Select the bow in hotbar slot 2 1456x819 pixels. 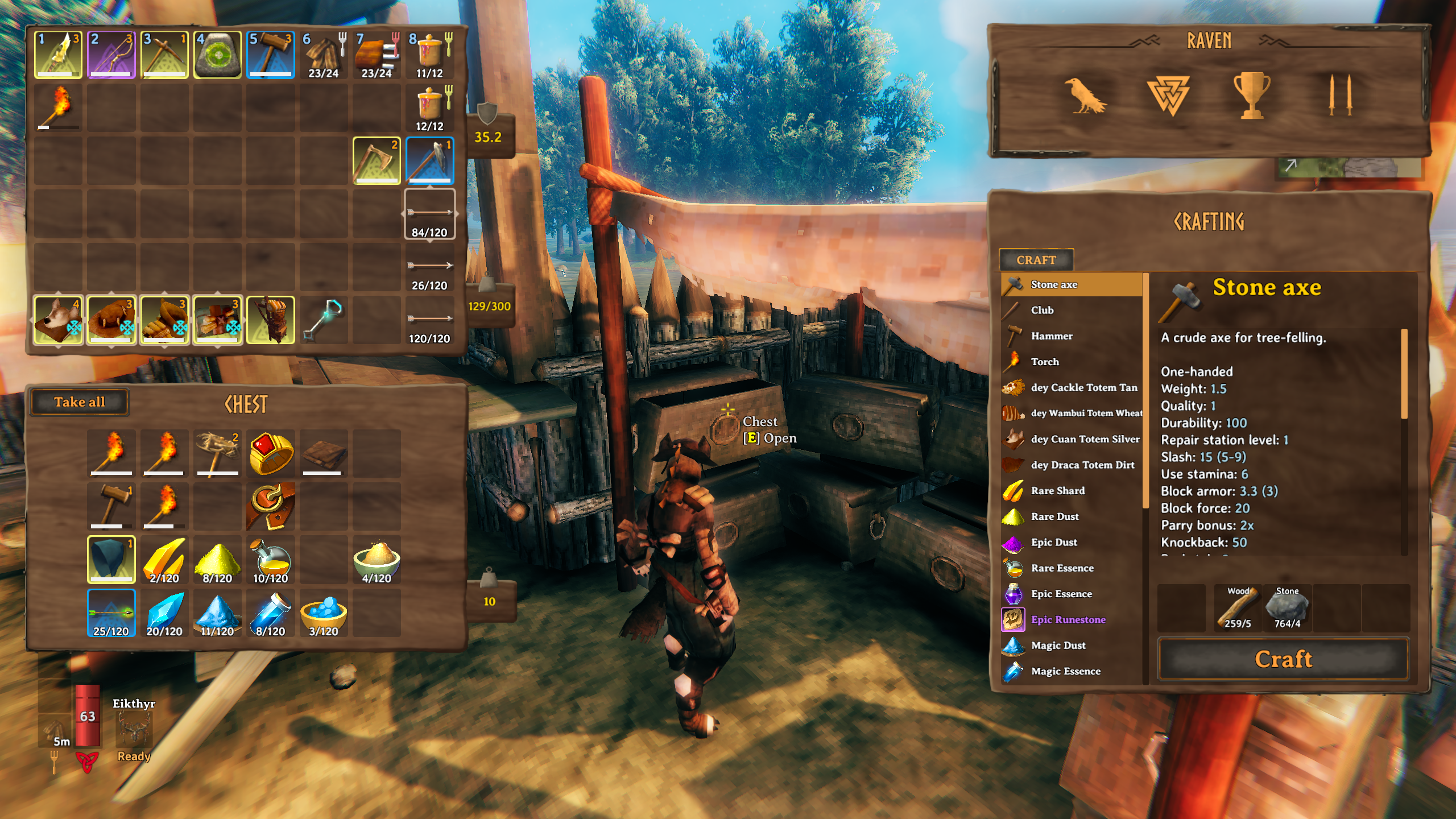tap(111, 55)
